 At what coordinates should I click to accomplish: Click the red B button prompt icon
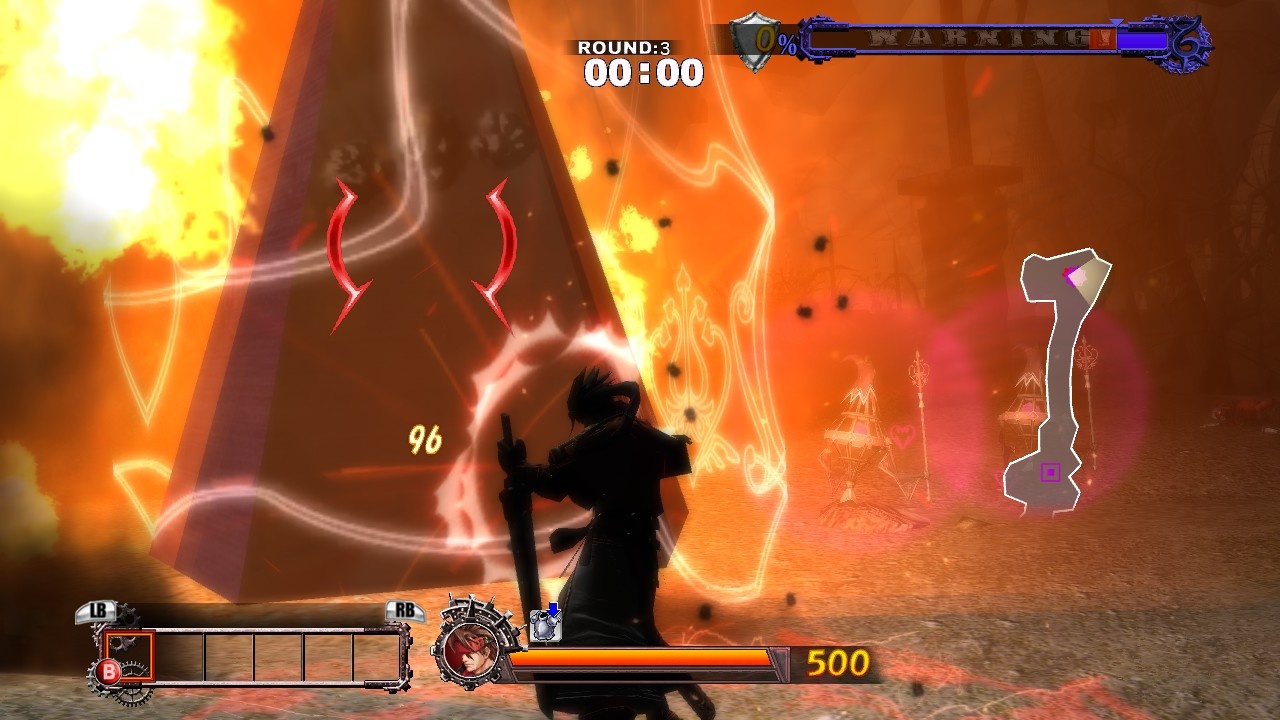point(108,670)
